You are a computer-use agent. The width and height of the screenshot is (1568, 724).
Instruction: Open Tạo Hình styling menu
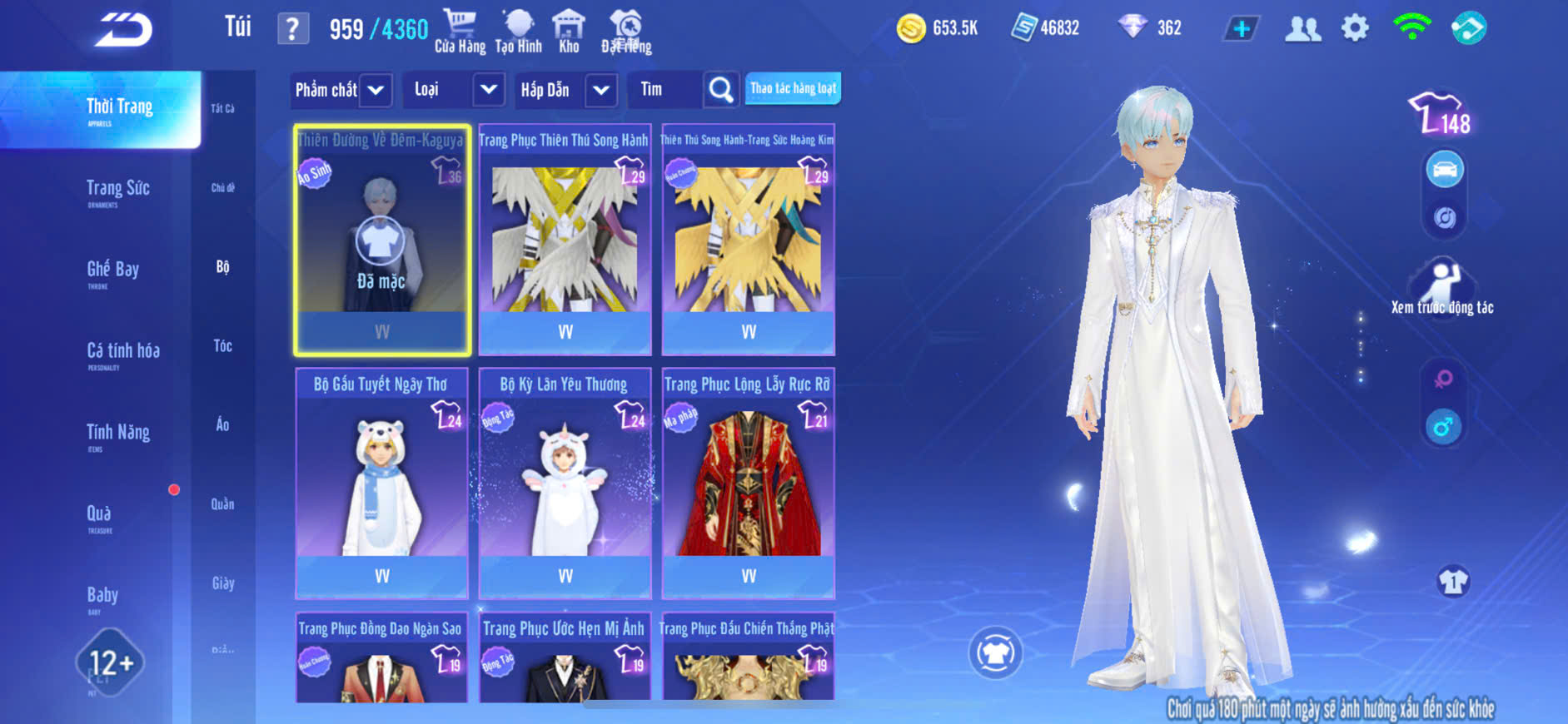pyautogui.click(x=518, y=31)
